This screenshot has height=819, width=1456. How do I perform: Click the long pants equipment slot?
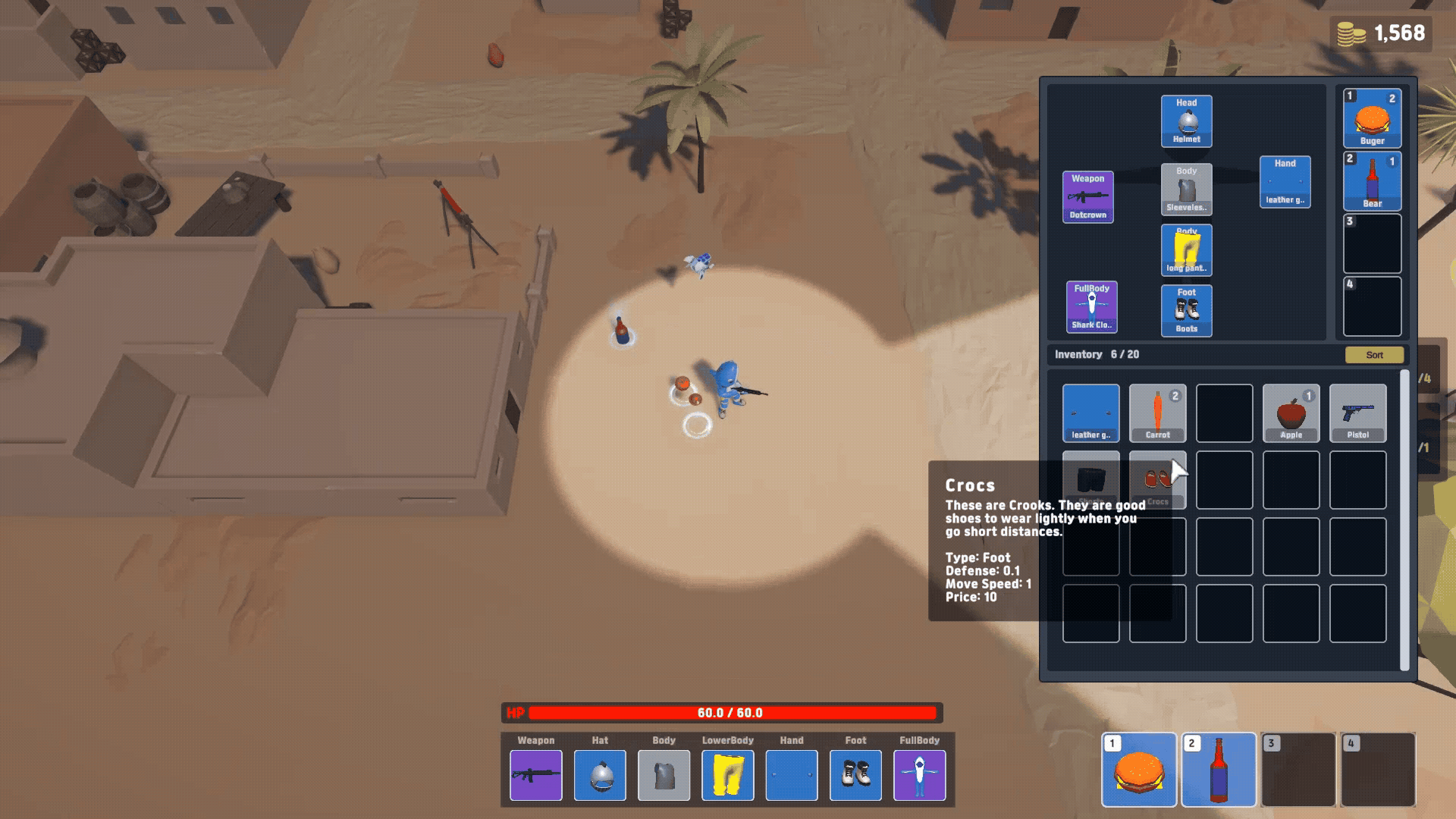1185,250
